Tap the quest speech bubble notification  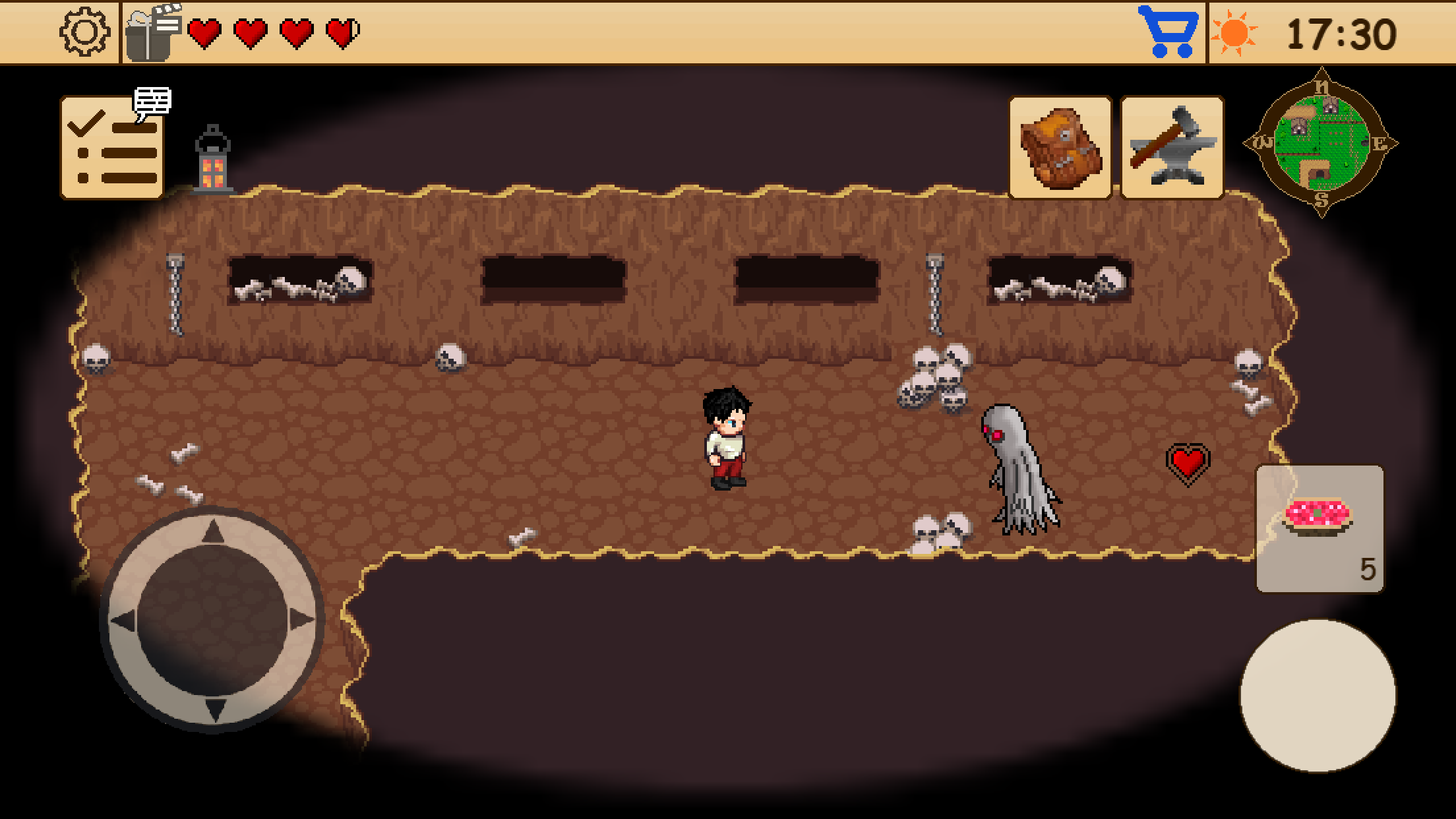click(x=154, y=100)
